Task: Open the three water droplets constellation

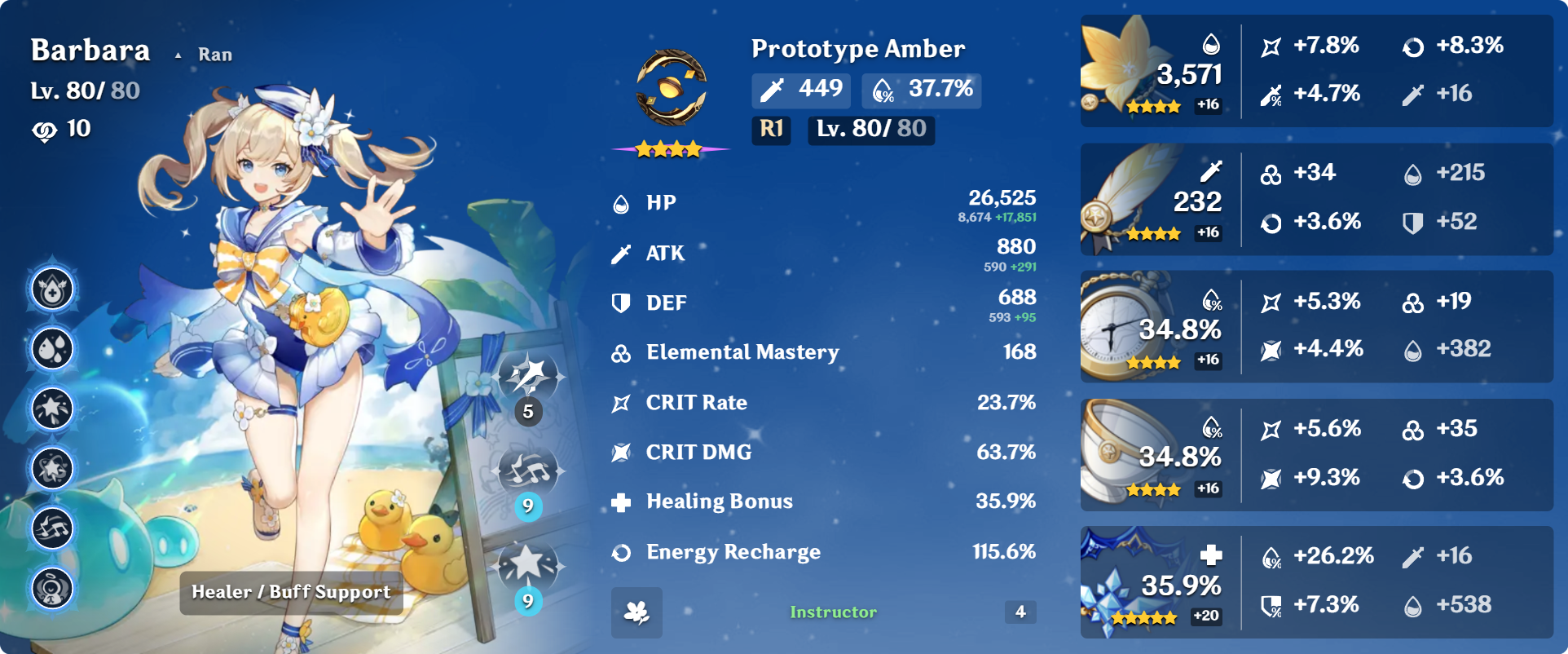Action: (x=53, y=349)
